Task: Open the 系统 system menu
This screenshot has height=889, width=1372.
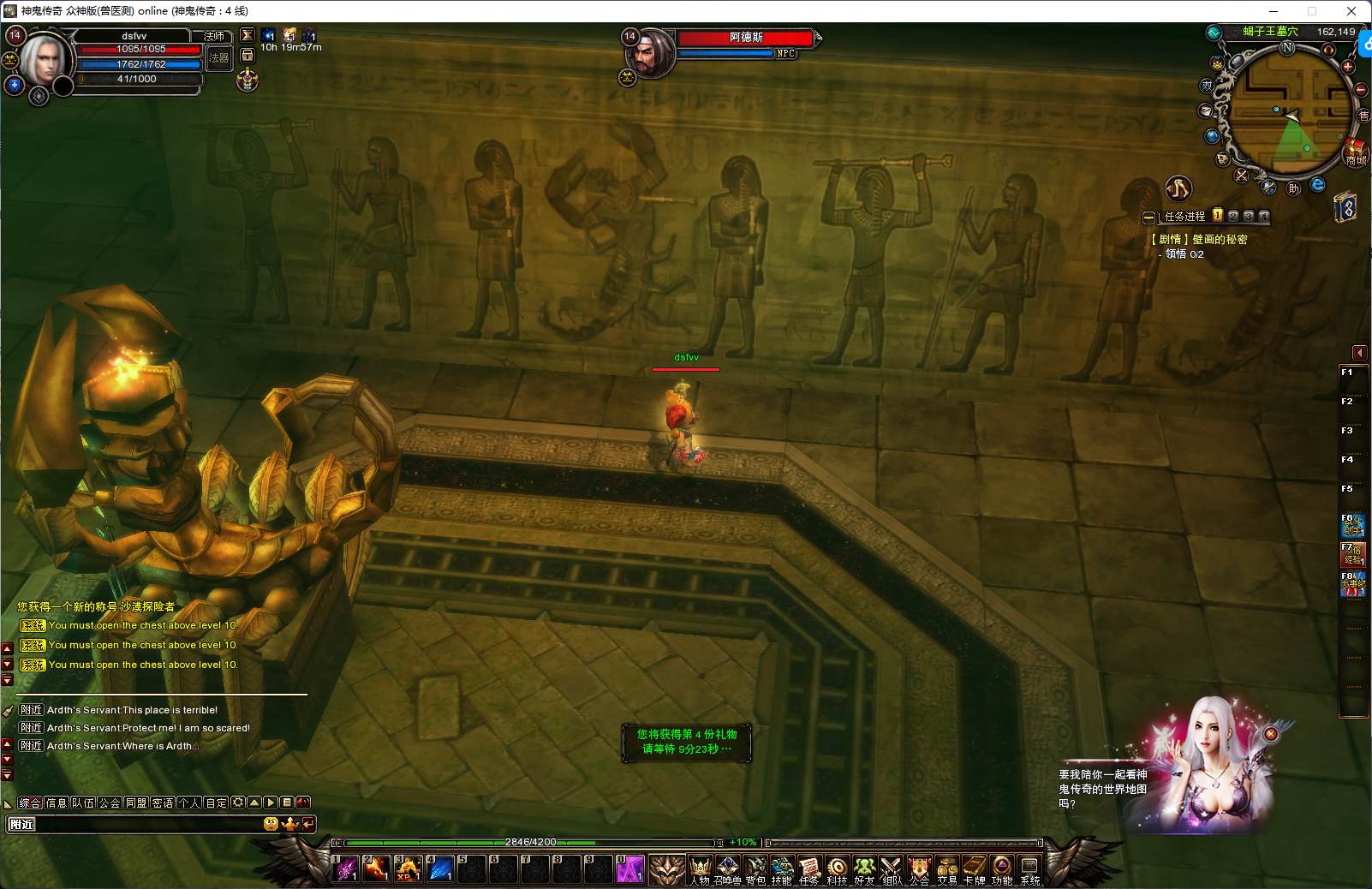Action: pos(1029,868)
